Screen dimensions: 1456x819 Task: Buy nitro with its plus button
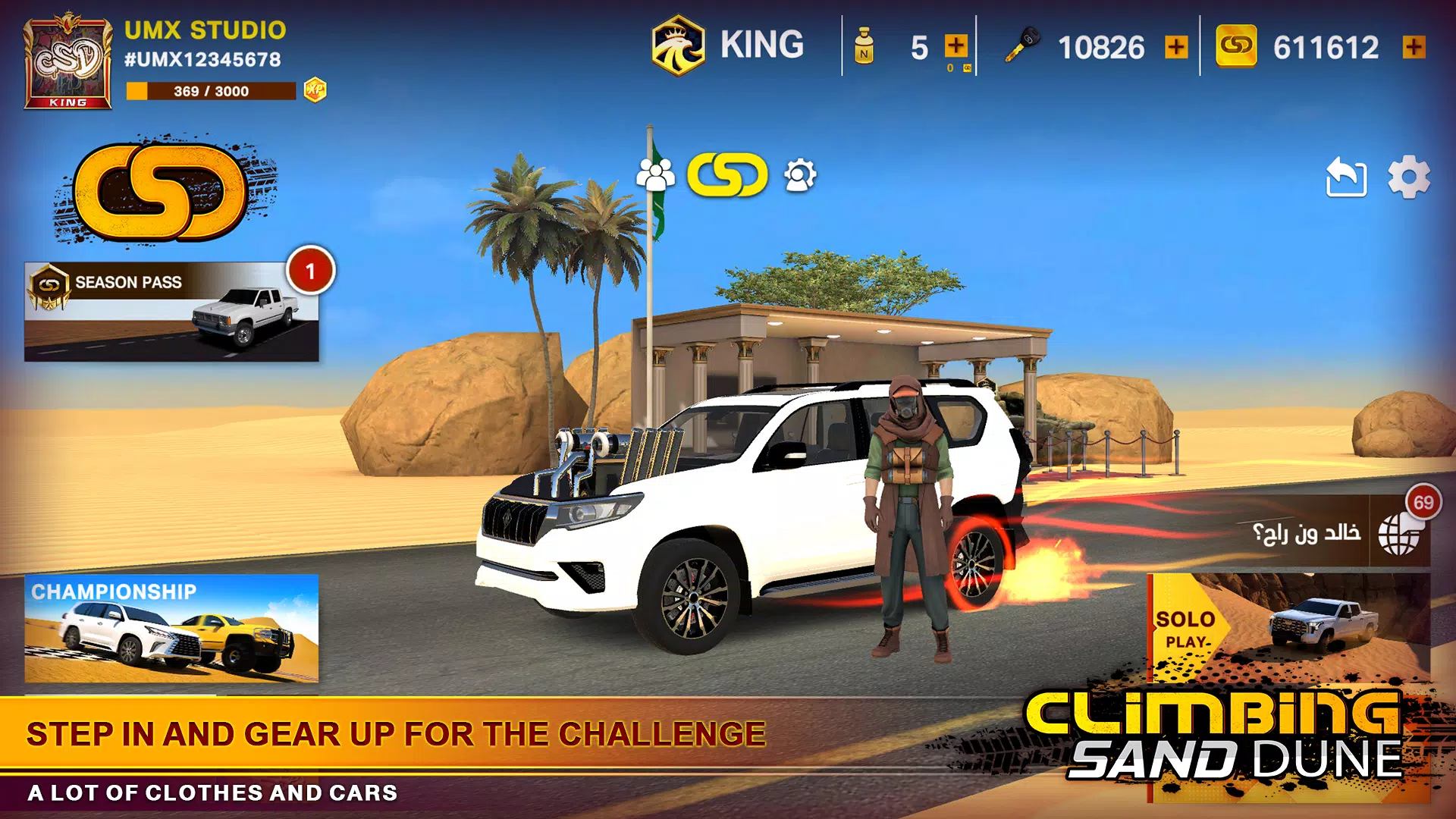coord(955,44)
